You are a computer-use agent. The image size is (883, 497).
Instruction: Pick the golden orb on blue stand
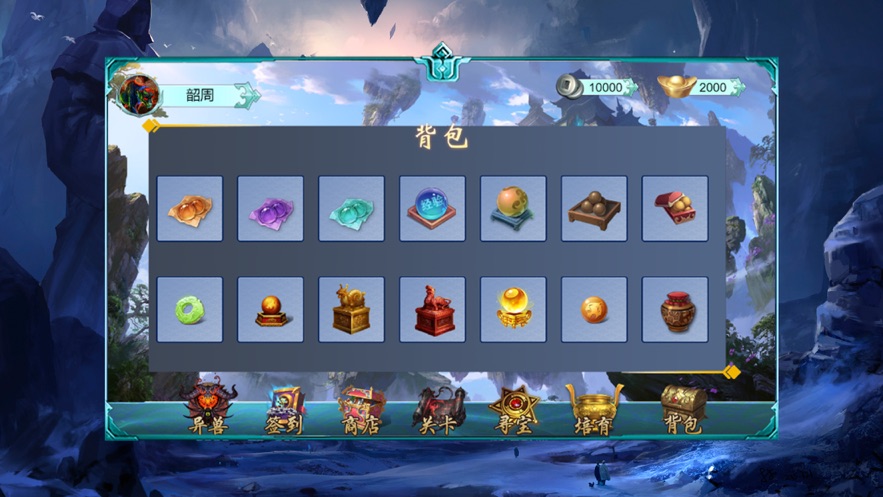click(513, 208)
